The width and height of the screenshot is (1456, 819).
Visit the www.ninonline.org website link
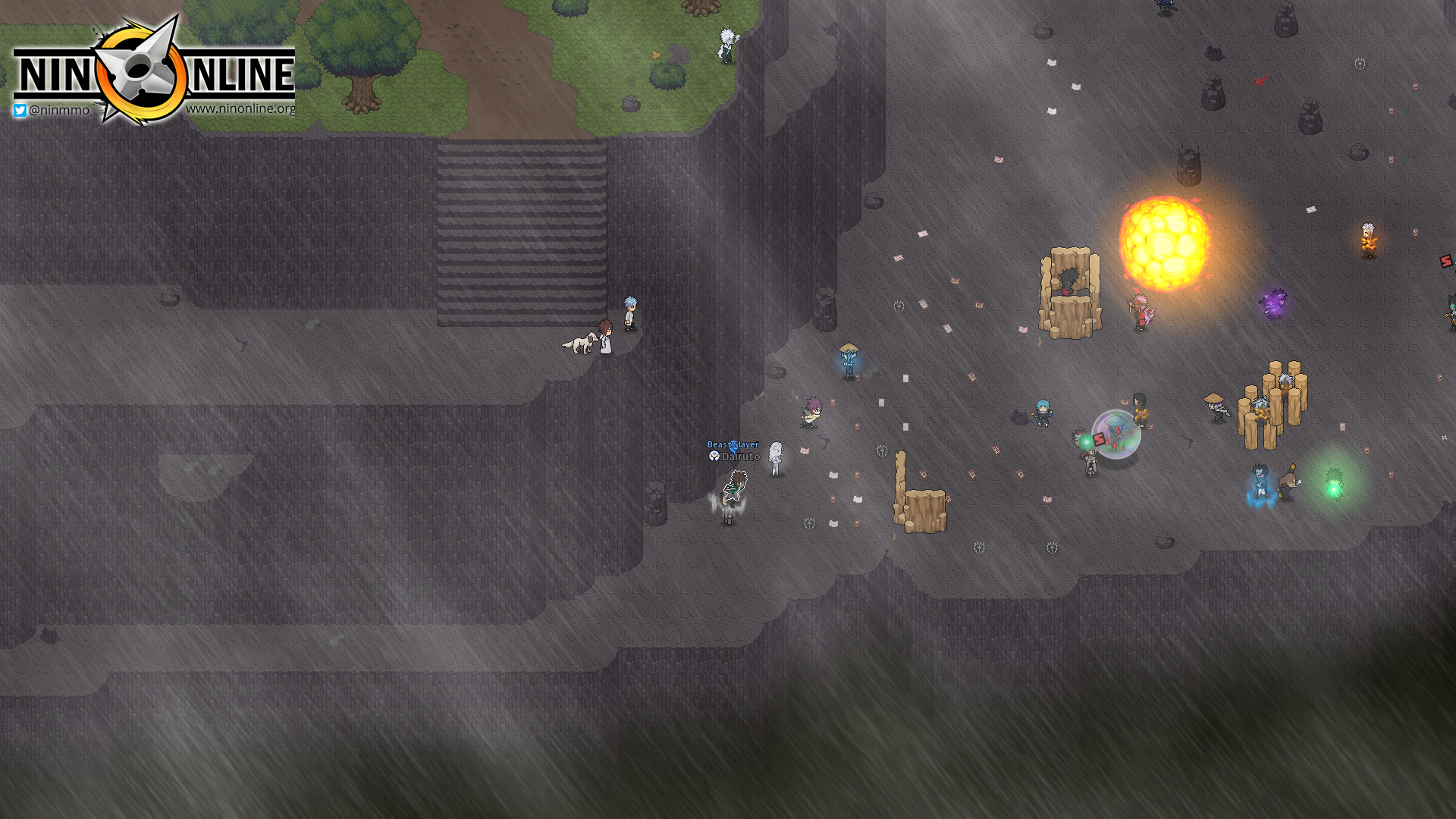(240, 108)
